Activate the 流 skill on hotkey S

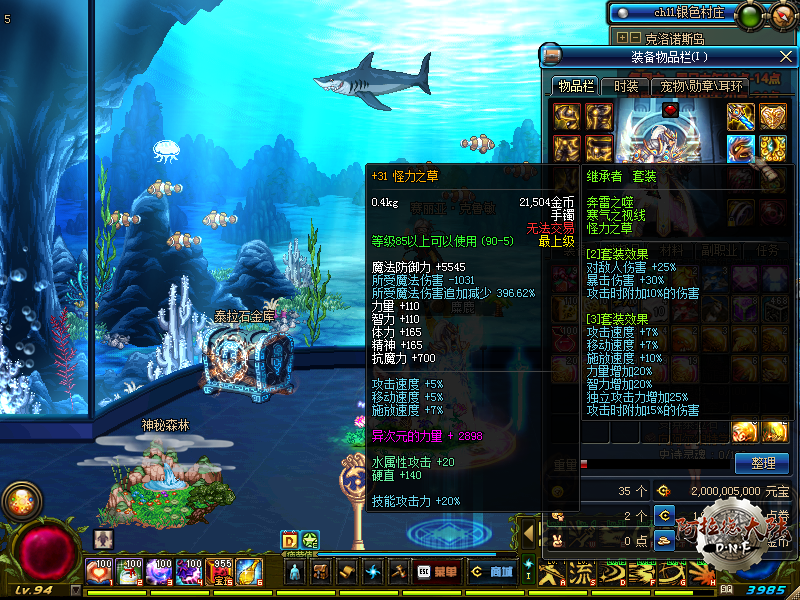pos(580,573)
